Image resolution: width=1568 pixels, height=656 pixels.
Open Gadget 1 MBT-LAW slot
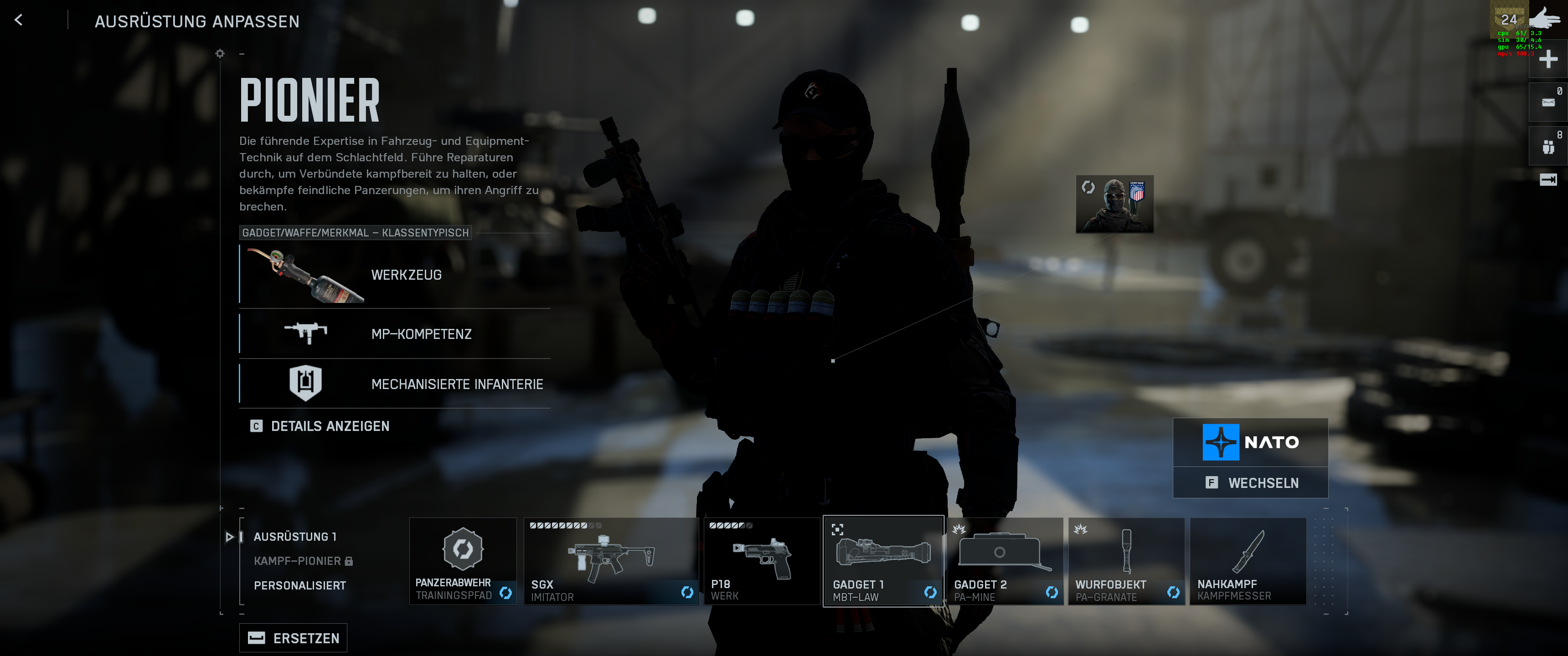coord(883,560)
